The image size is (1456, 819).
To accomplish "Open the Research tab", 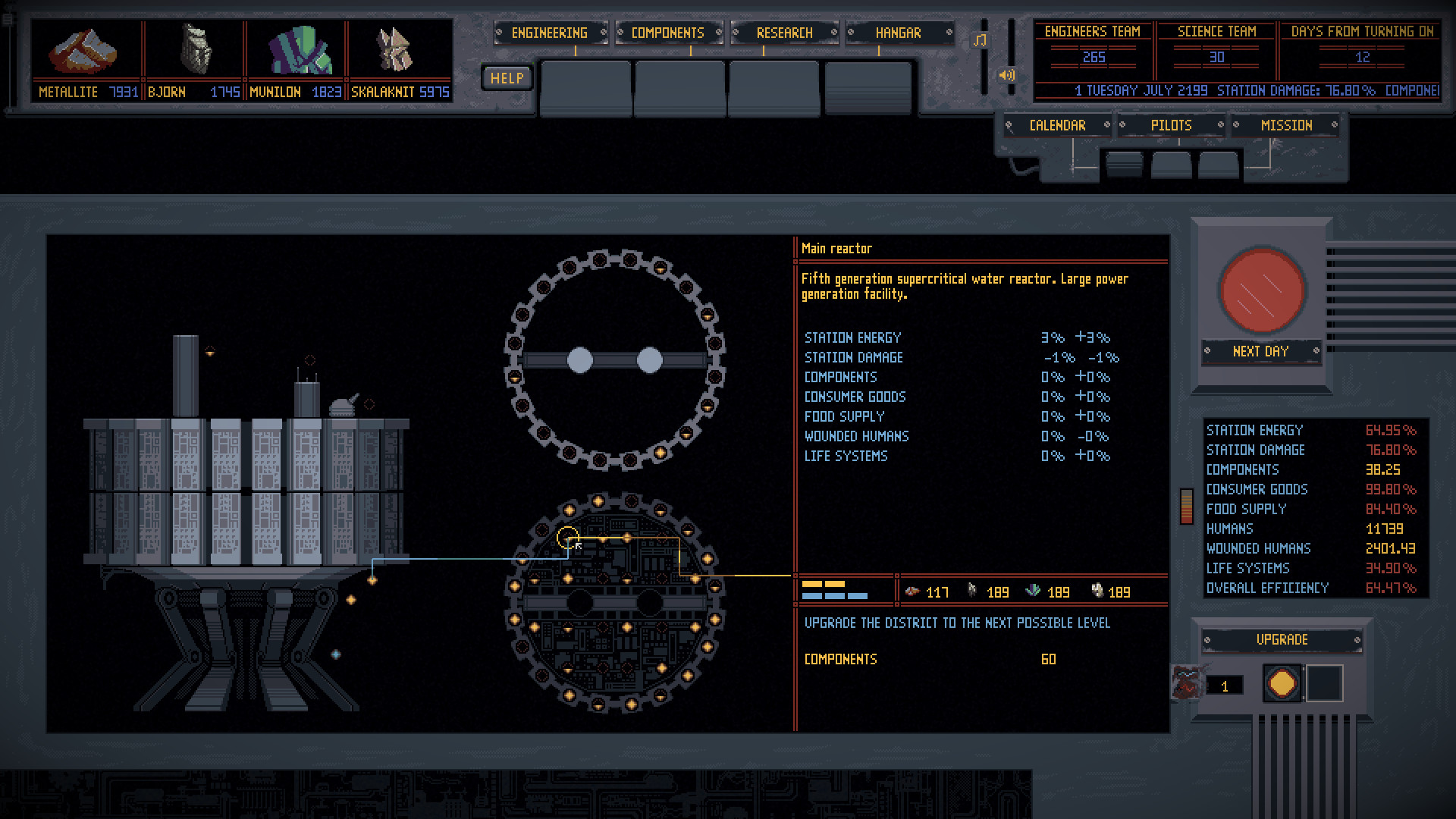I will [784, 33].
